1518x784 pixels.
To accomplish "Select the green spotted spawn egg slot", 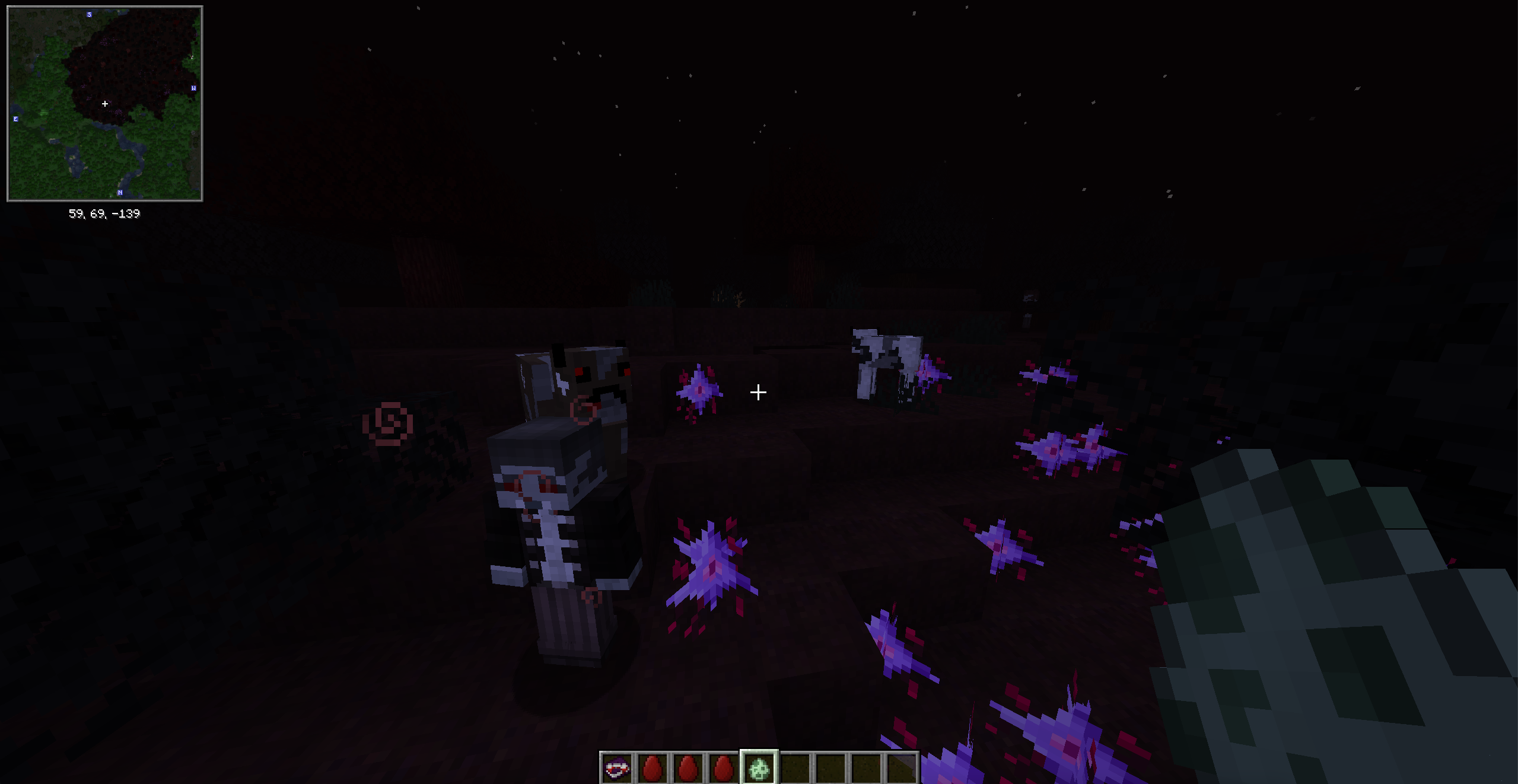I will (759, 769).
